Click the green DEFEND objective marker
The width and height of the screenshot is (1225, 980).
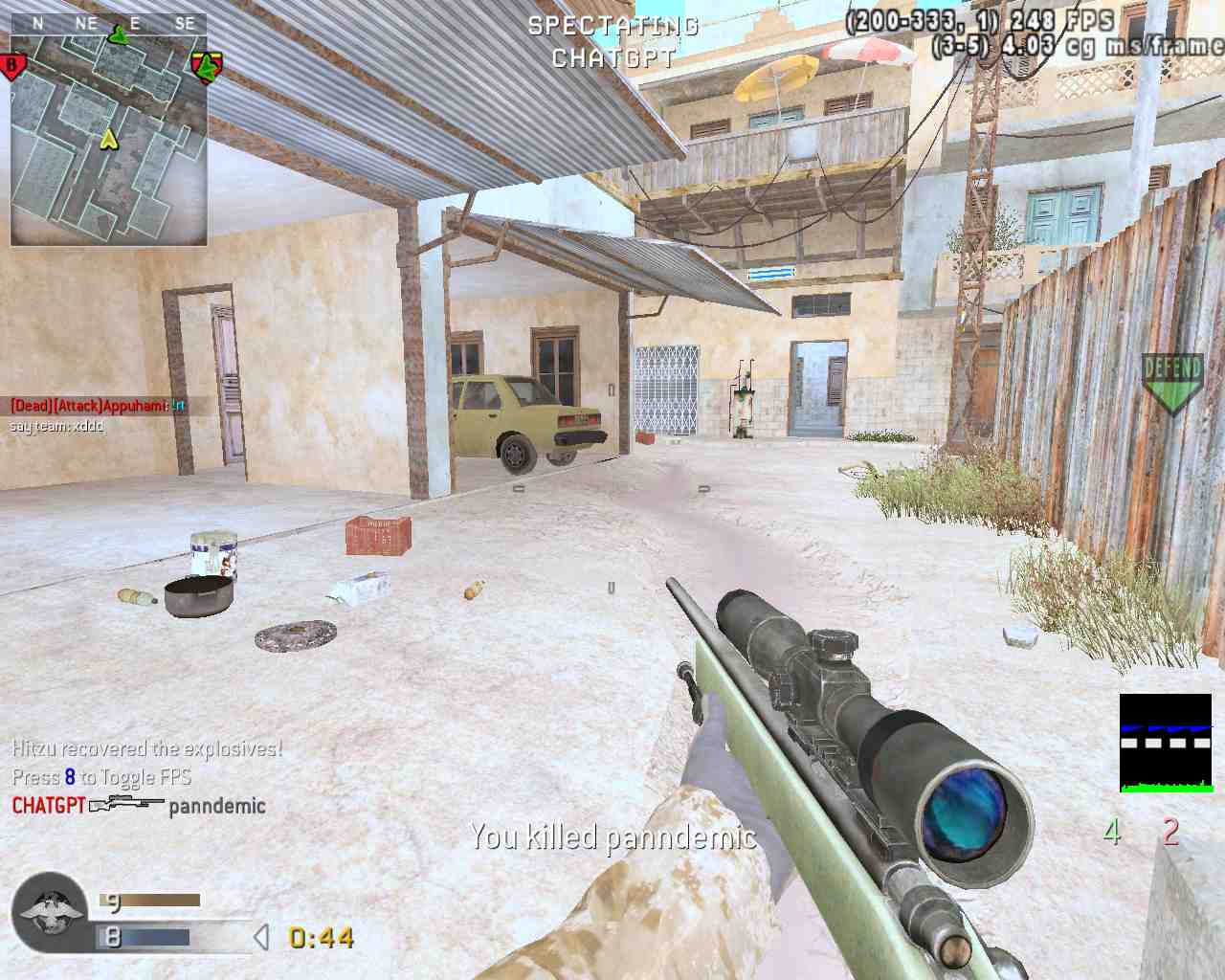tap(1172, 382)
